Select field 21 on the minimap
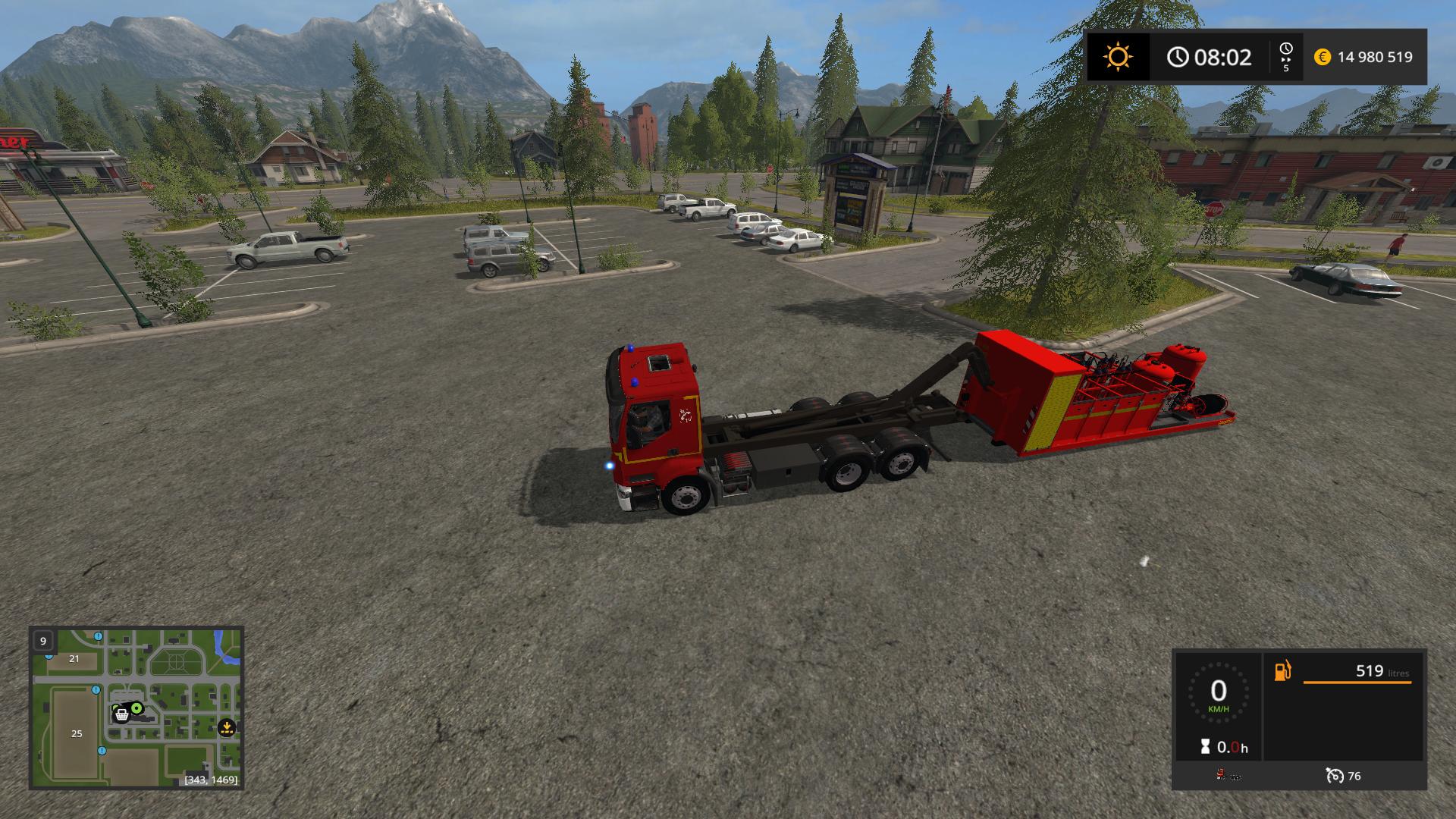Image resolution: width=1456 pixels, height=819 pixels. point(74,658)
